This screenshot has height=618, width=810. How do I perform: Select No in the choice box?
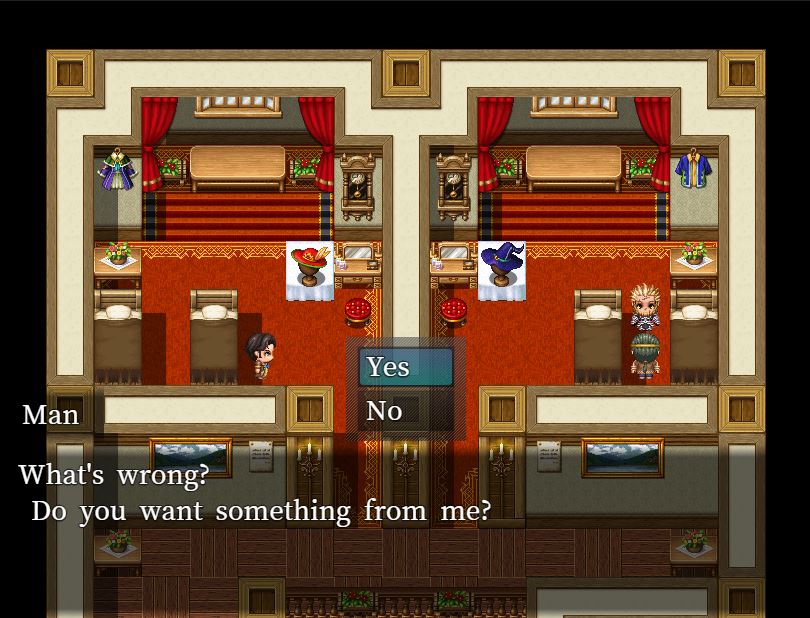click(405, 411)
